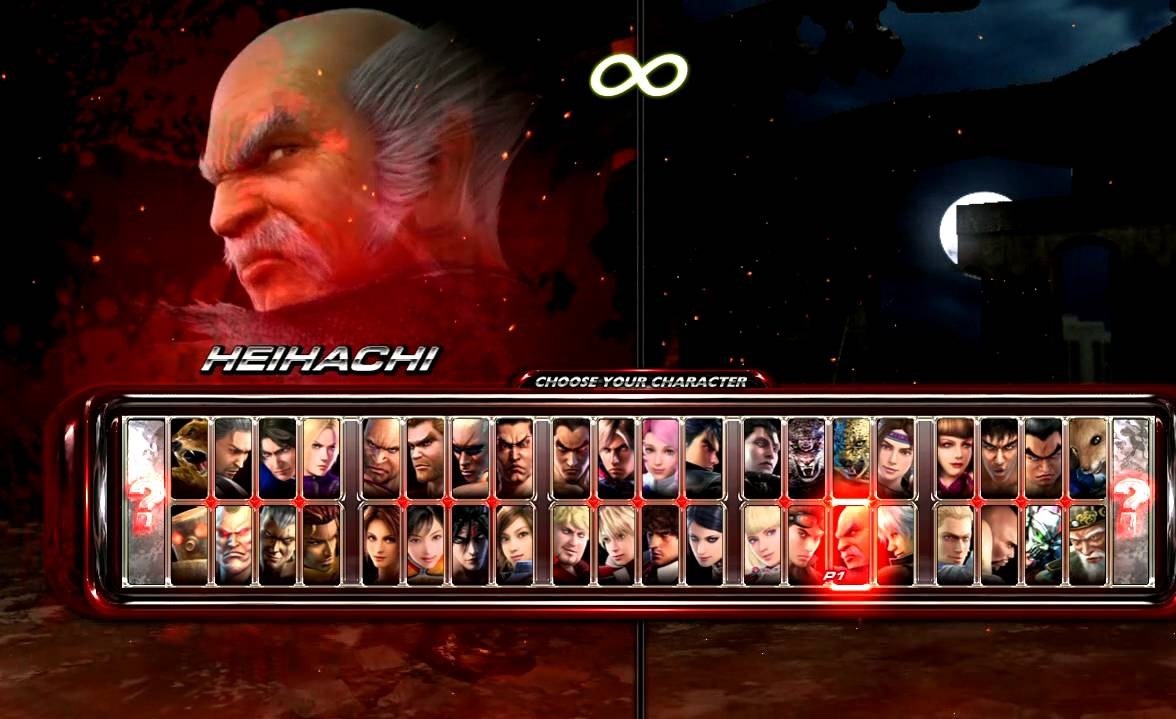Select the random '?' tile beside the kangaroo
The image size is (1176, 719).
click(x=1131, y=500)
